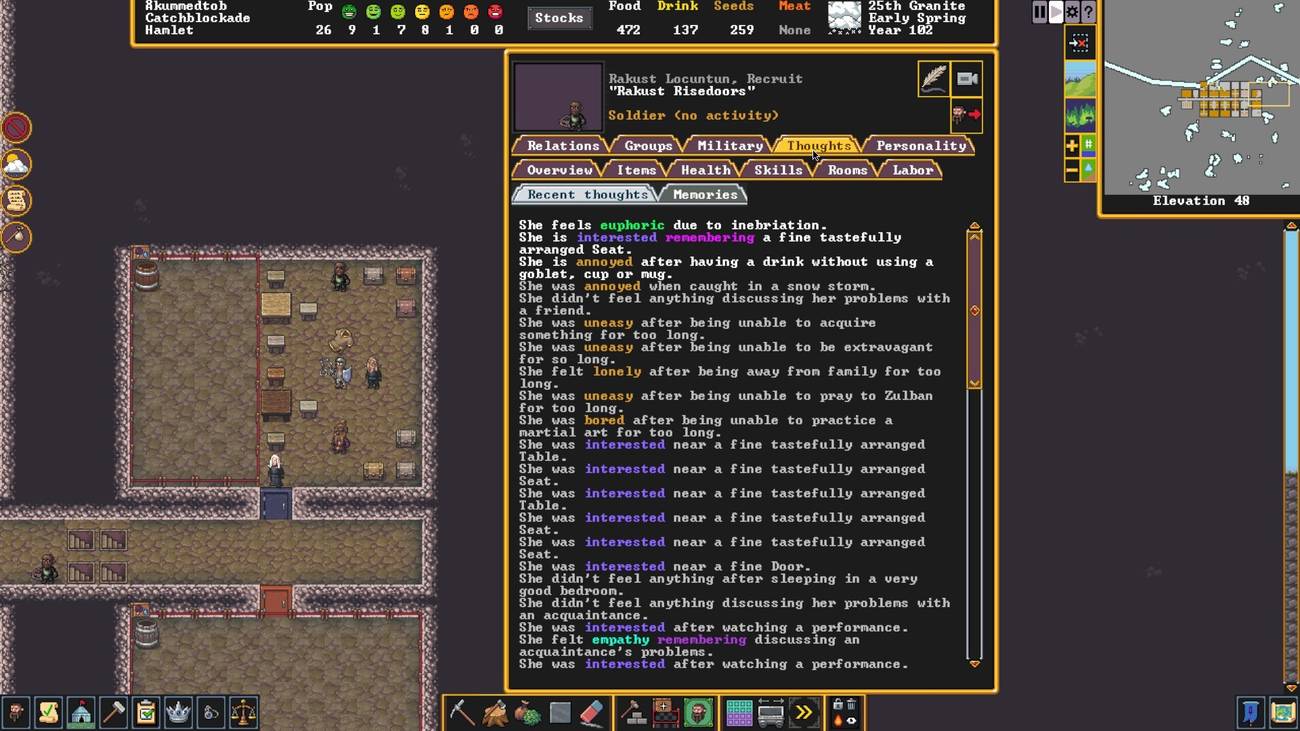Expand more tools via double-chevron button
The image size is (1300, 731).
803,712
